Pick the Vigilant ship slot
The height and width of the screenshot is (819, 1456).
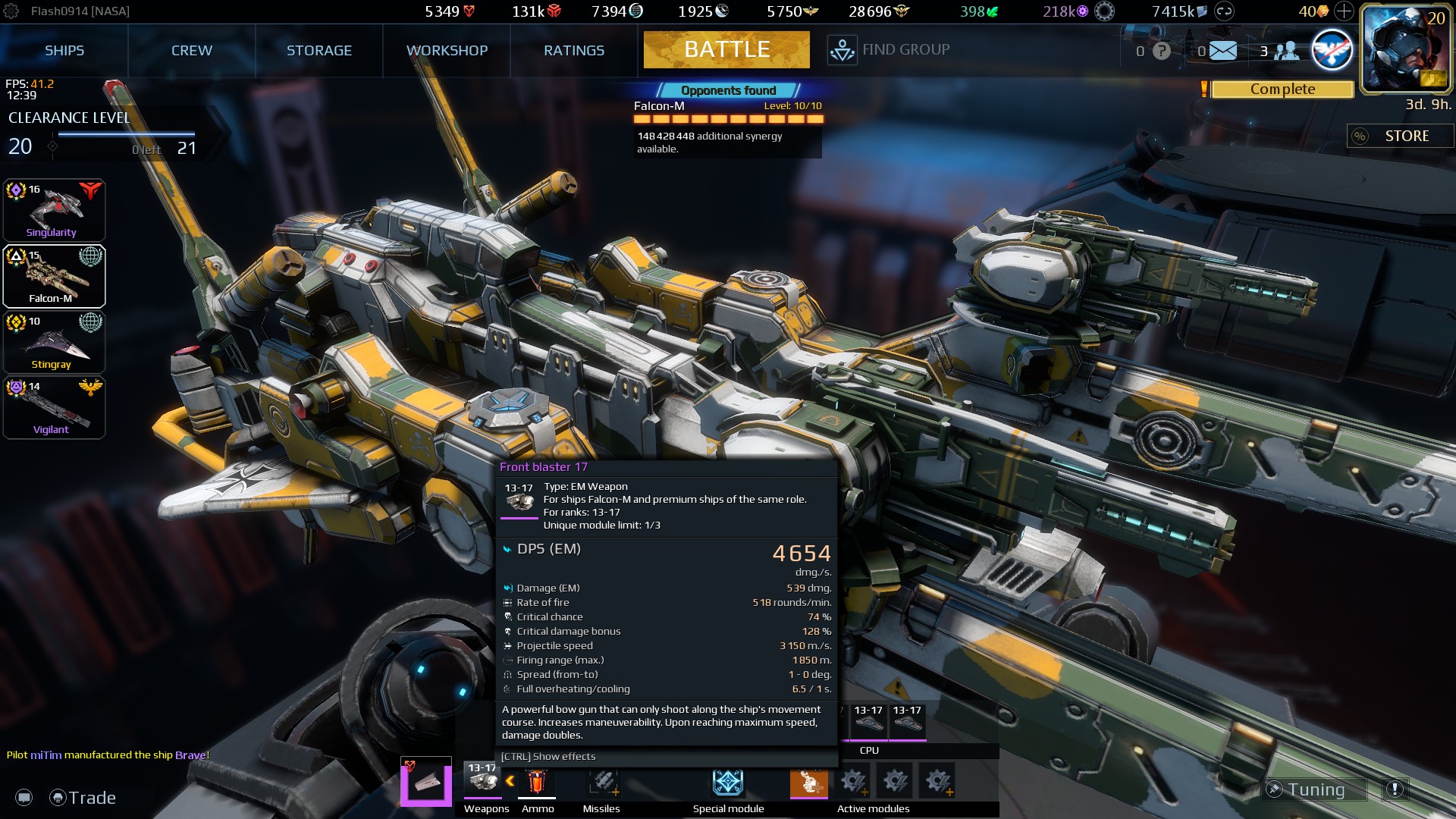tap(54, 408)
